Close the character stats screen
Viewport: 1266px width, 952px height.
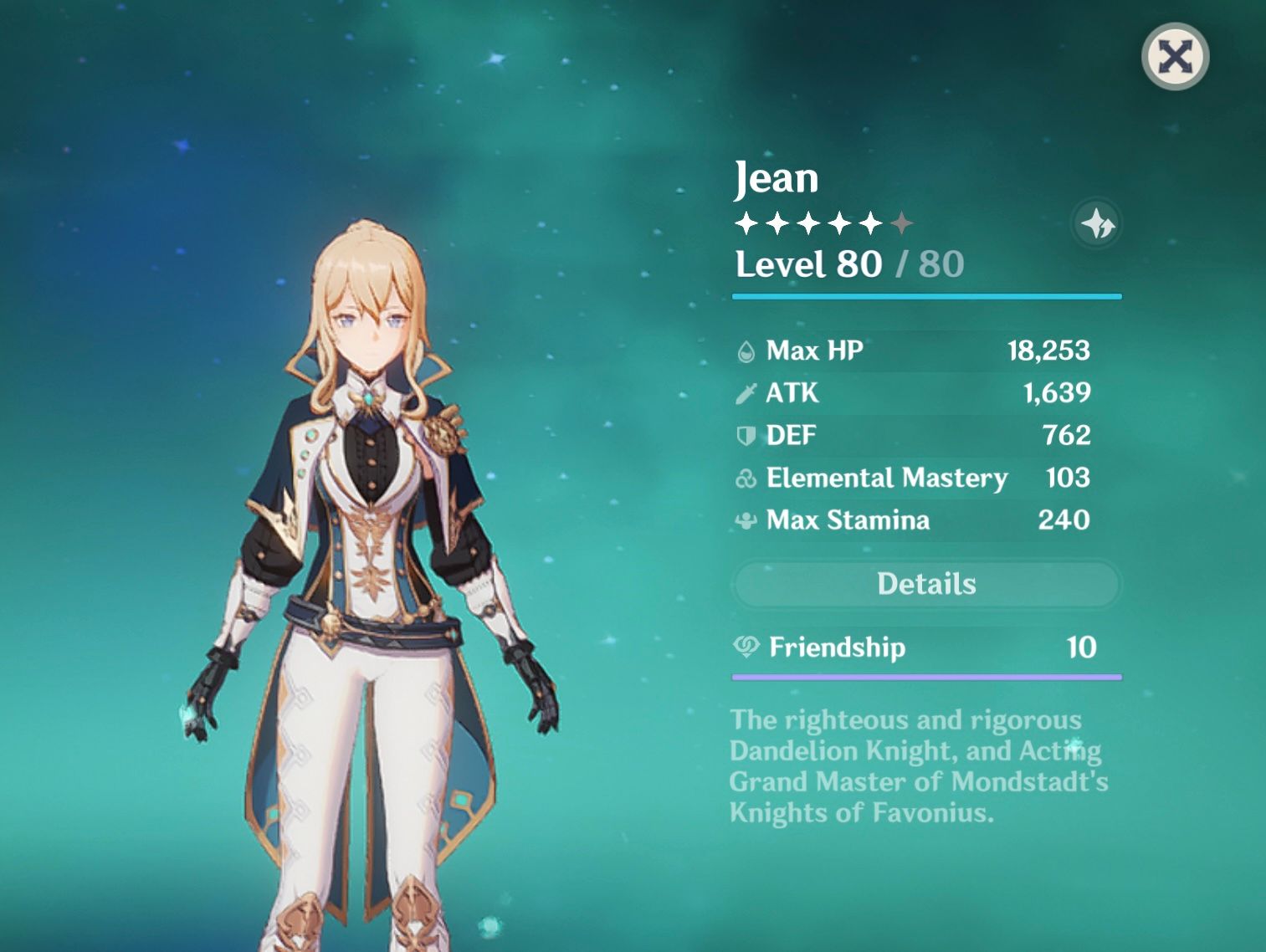[x=1175, y=56]
